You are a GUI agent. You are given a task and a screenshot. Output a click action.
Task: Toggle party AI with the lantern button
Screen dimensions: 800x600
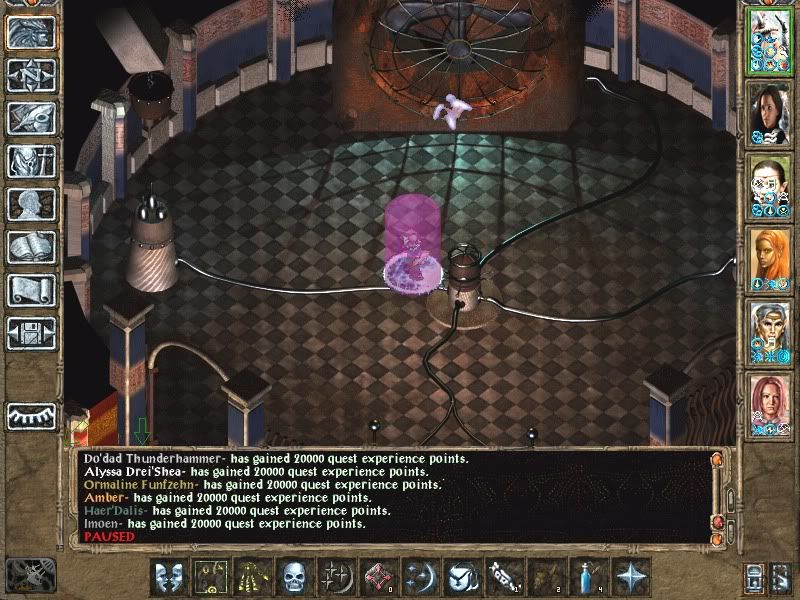click(754, 577)
